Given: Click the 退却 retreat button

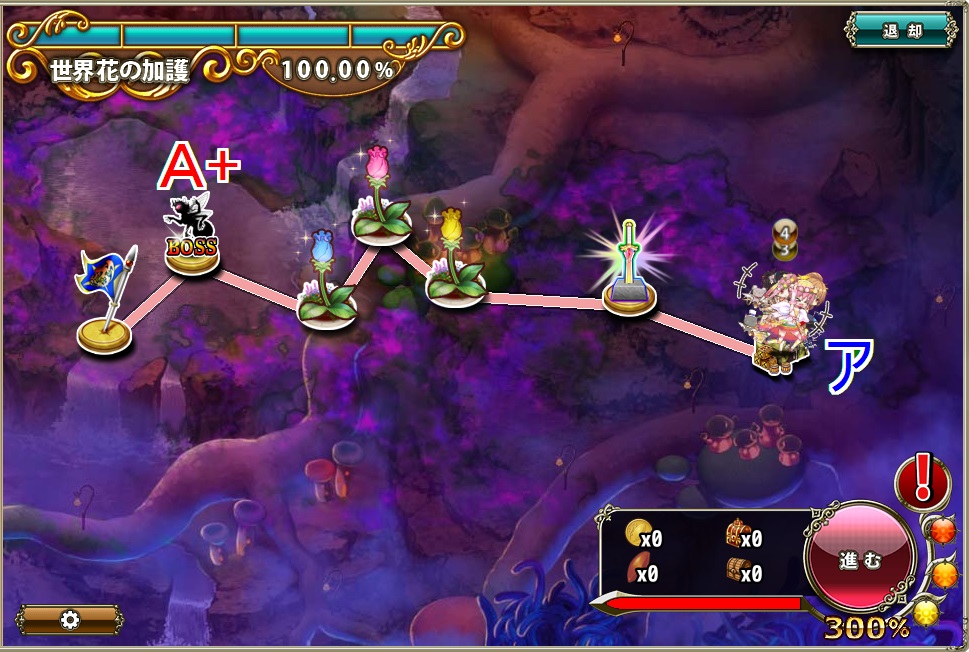Looking at the screenshot, I should [901, 30].
